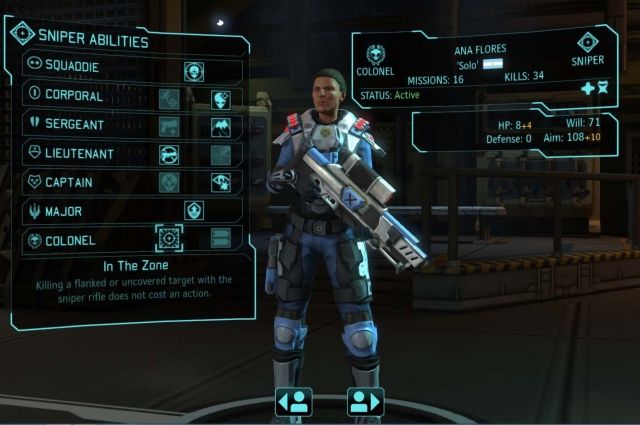Choose the Battle Scanner ability at Lieutenant

[x=221, y=155]
